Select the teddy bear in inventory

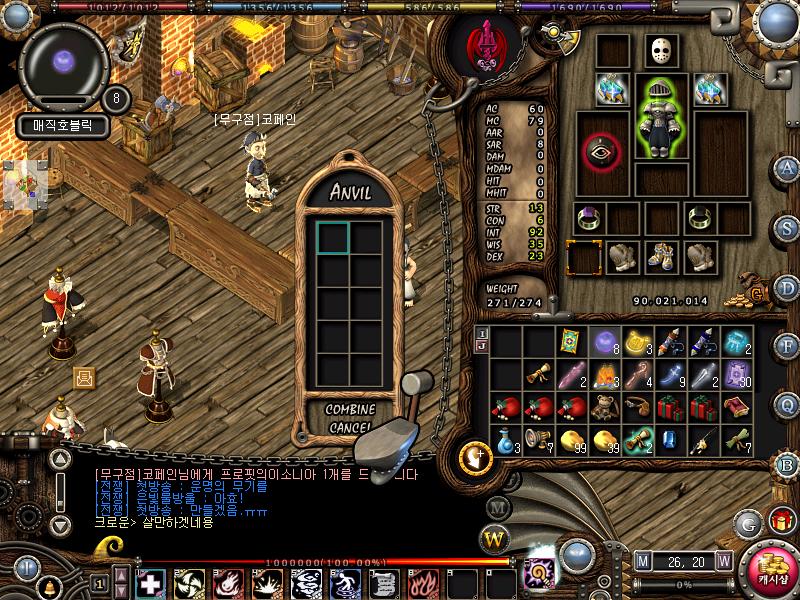click(x=607, y=406)
